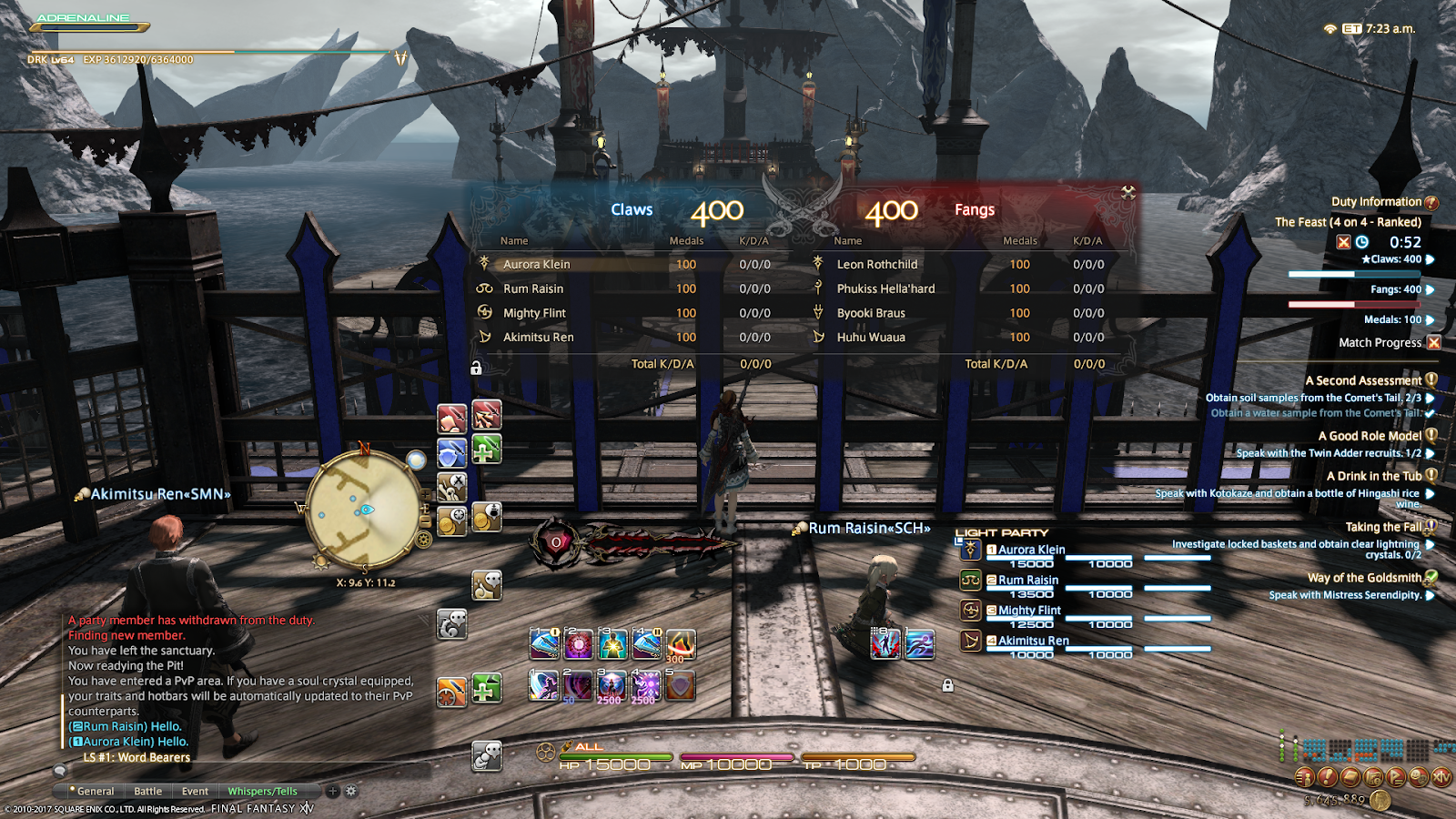The height and width of the screenshot is (819, 1456).
Task: Open the Way of the Goldsmith quest
Action: coord(1364,578)
